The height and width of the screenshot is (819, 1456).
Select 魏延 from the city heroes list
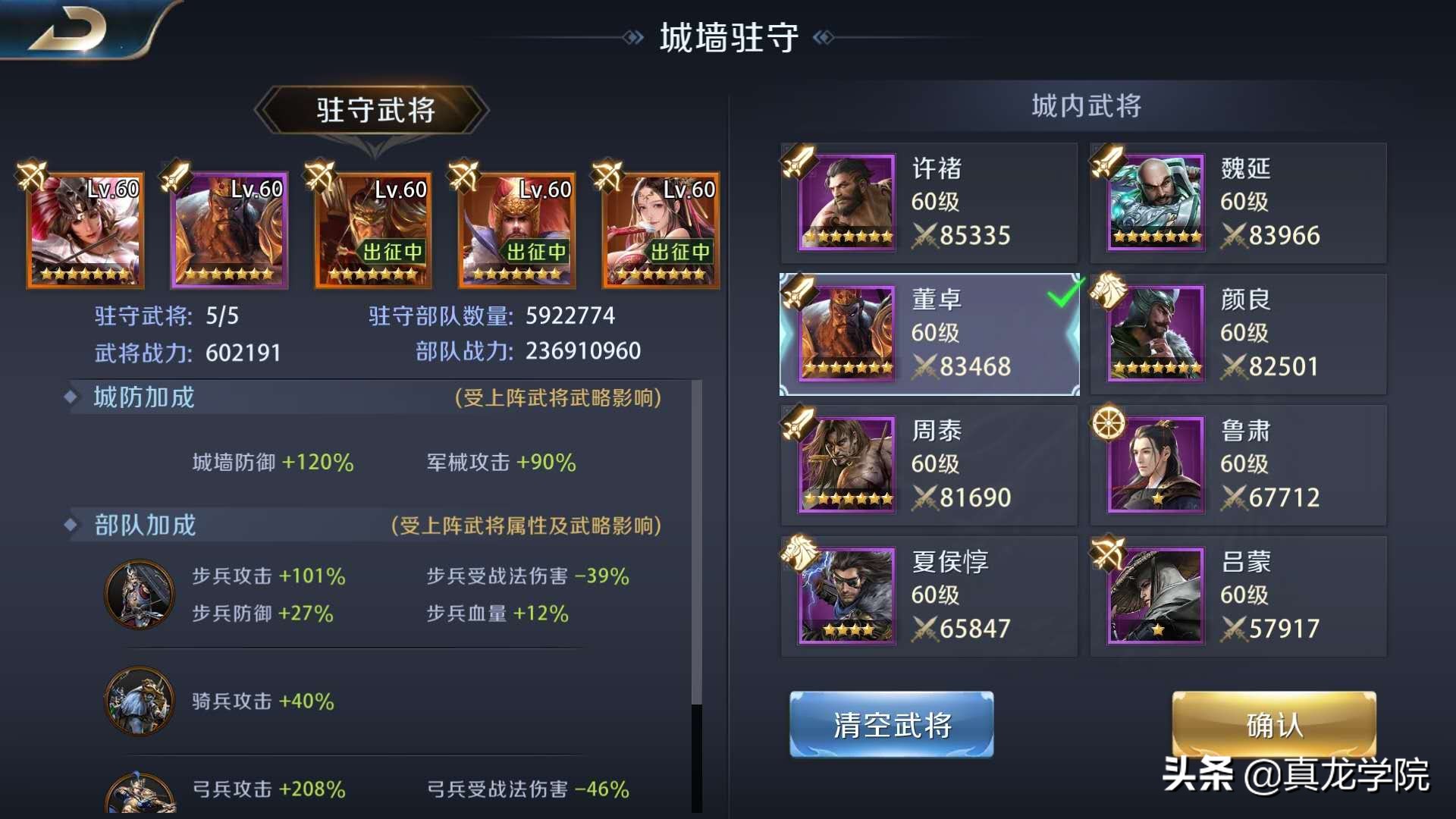1236,202
